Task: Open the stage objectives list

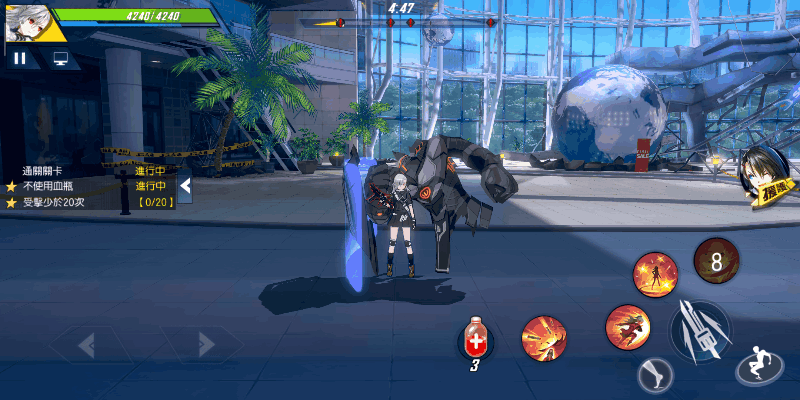Action: click(x=90, y=186)
